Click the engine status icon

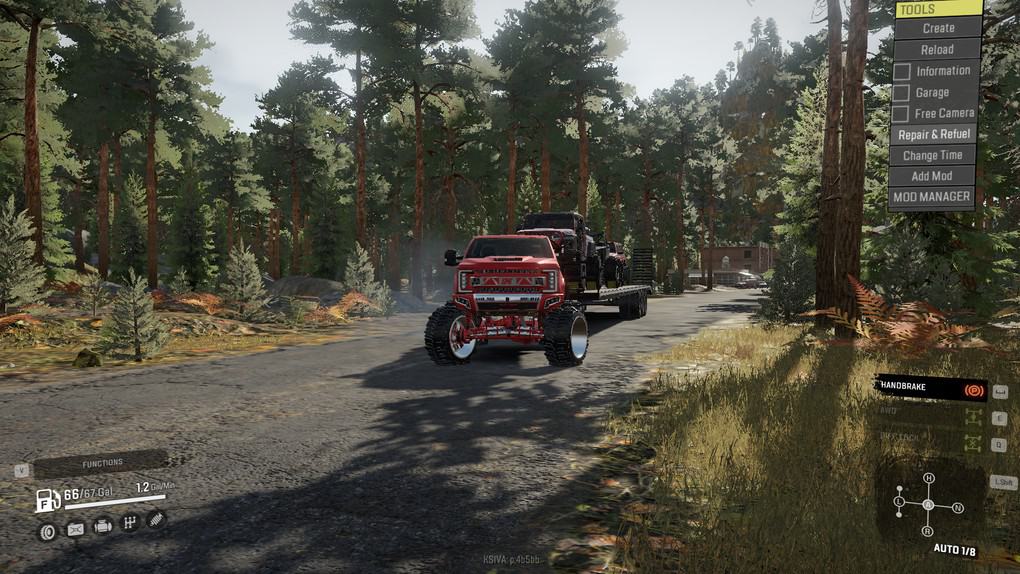[102, 526]
